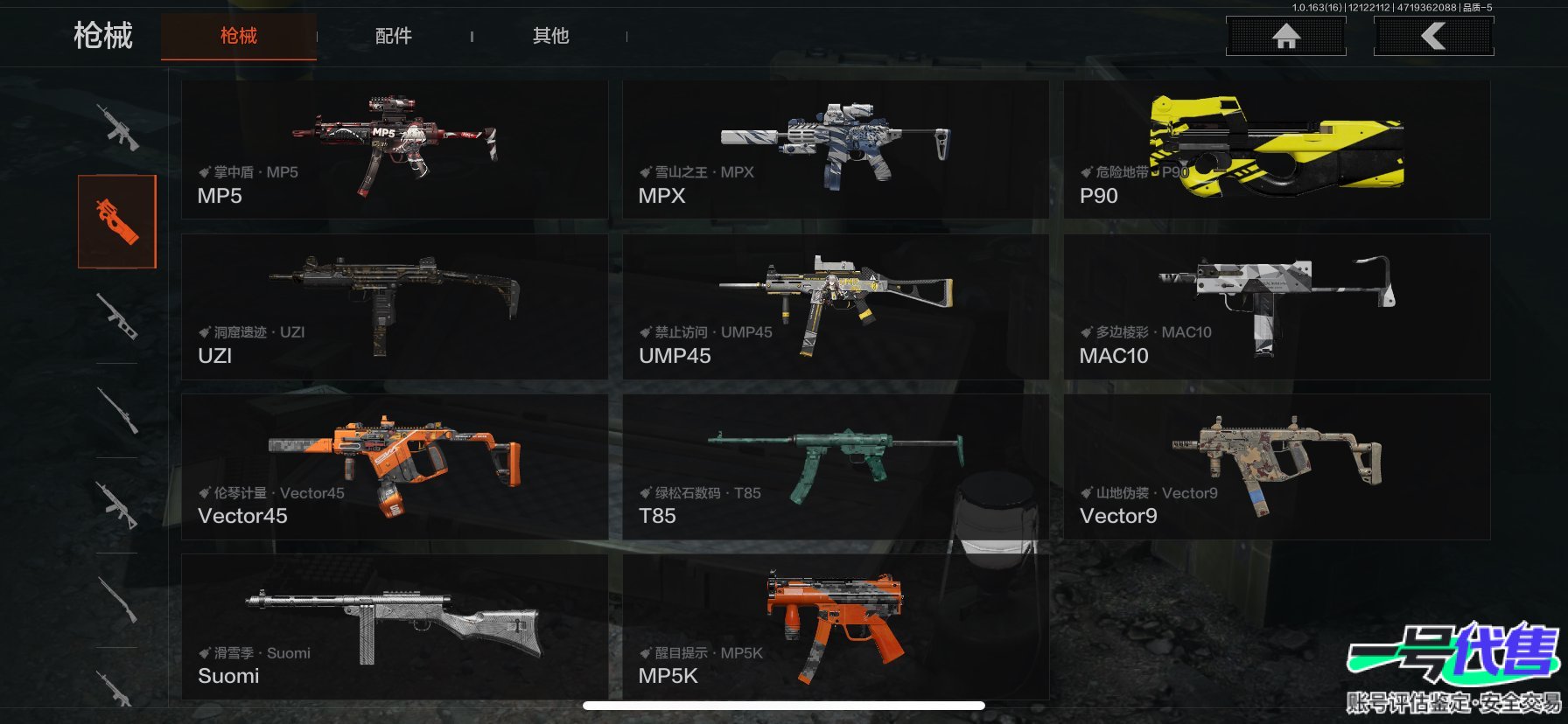The width and height of the screenshot is (1568, 724).
Task: Select the highlighted orange submachine gun category
Action: tap(117, 221)
